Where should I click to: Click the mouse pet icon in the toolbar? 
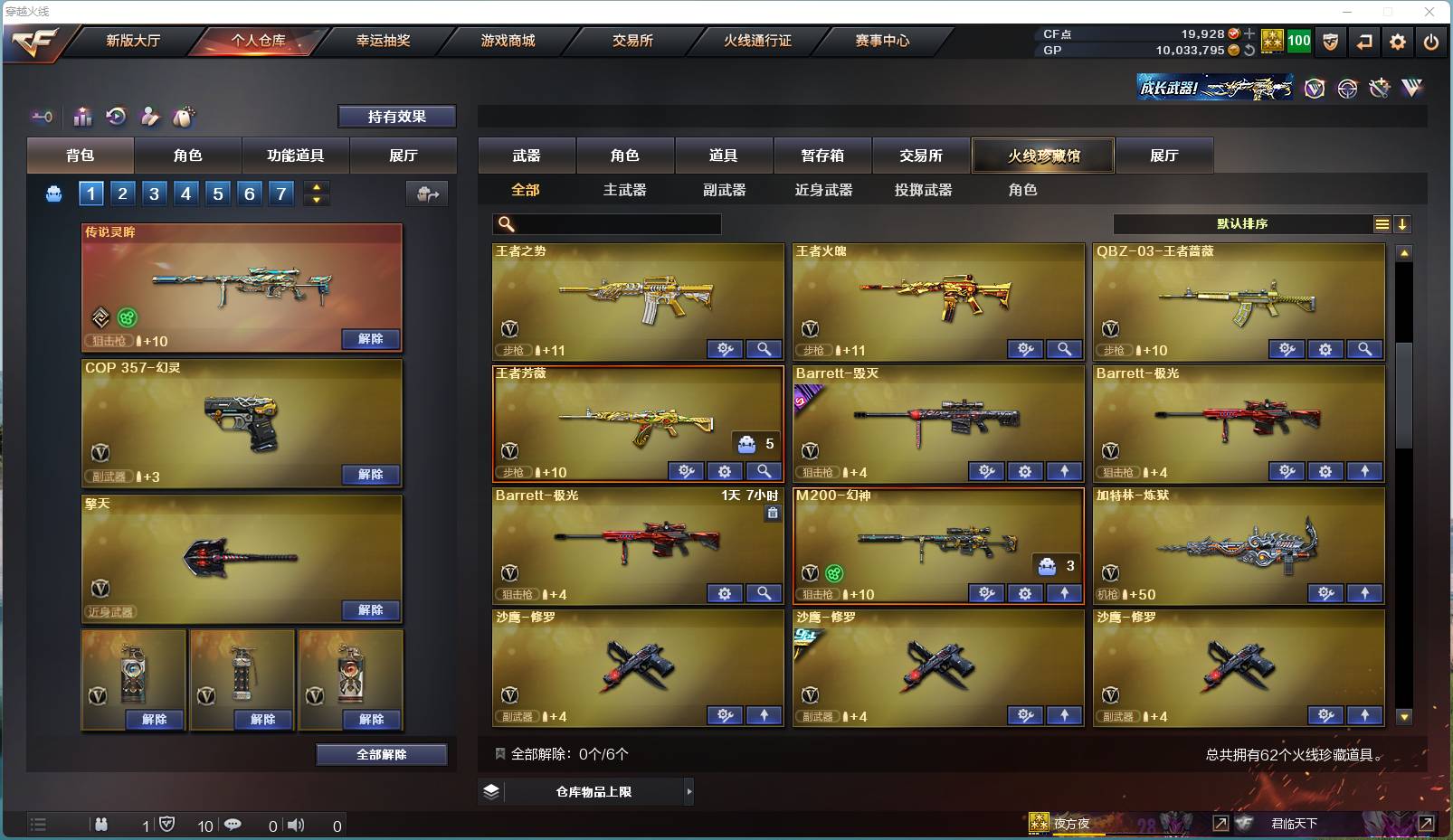(185, 116)
